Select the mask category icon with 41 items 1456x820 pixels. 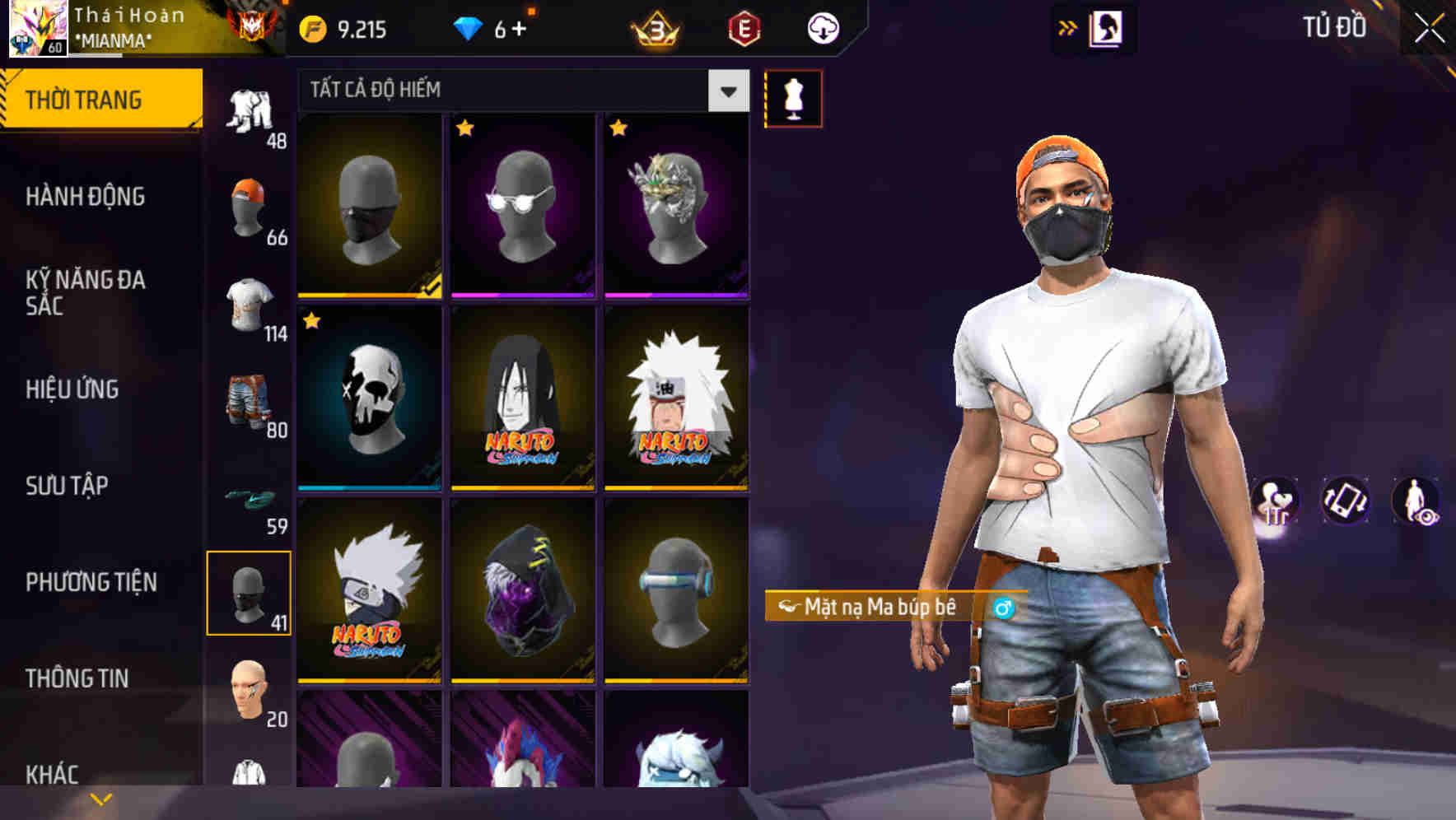click(250, 593)
